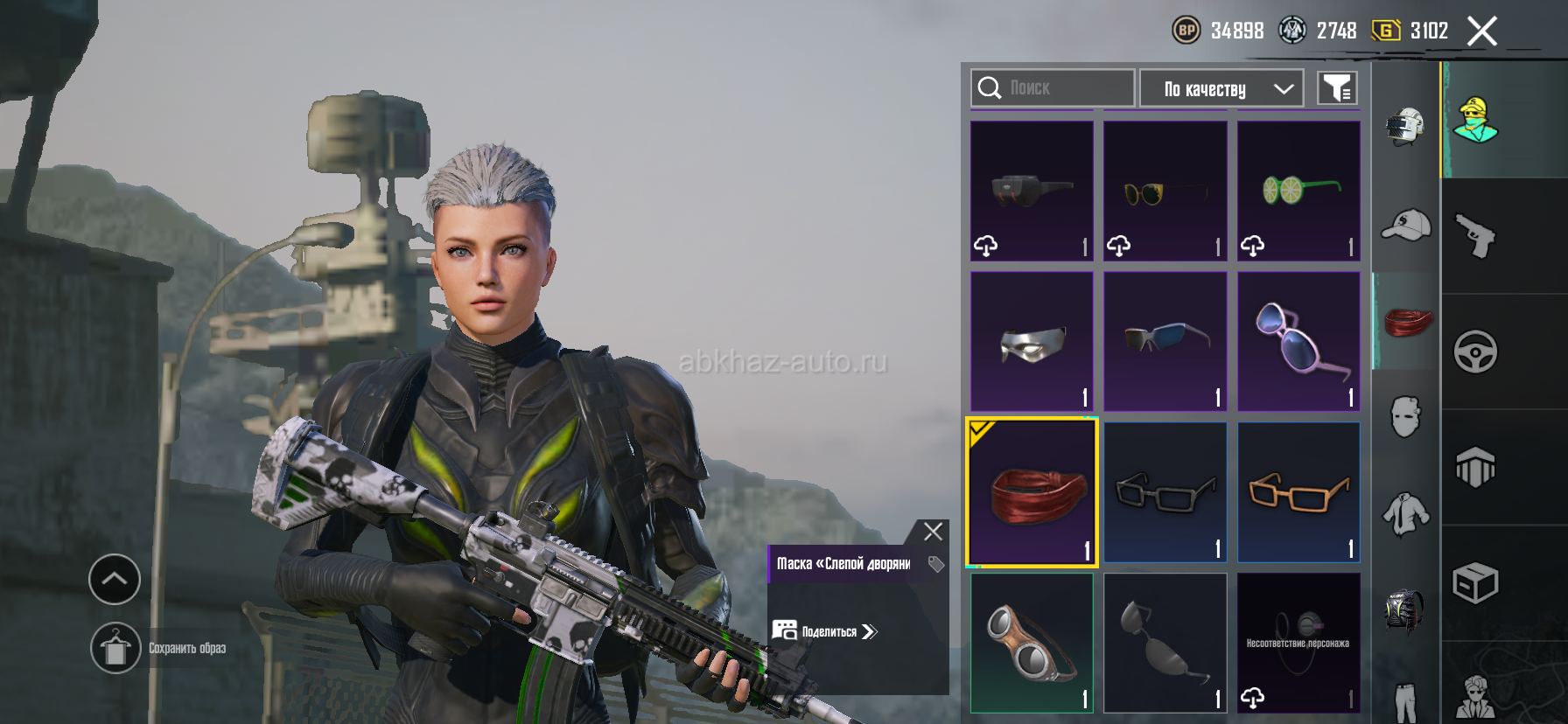
Task: Open the baseball cap headwear category
Action: tap(1405, 226)
